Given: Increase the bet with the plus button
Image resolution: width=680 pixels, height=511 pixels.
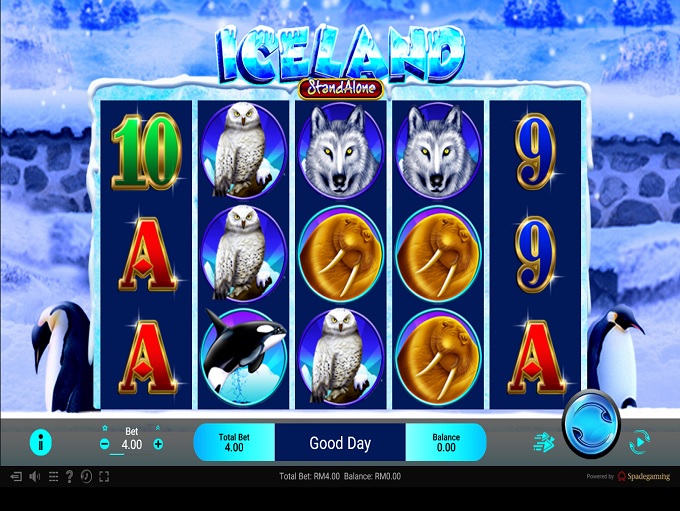Looking at the screenshot, I should tap(158, 444).
